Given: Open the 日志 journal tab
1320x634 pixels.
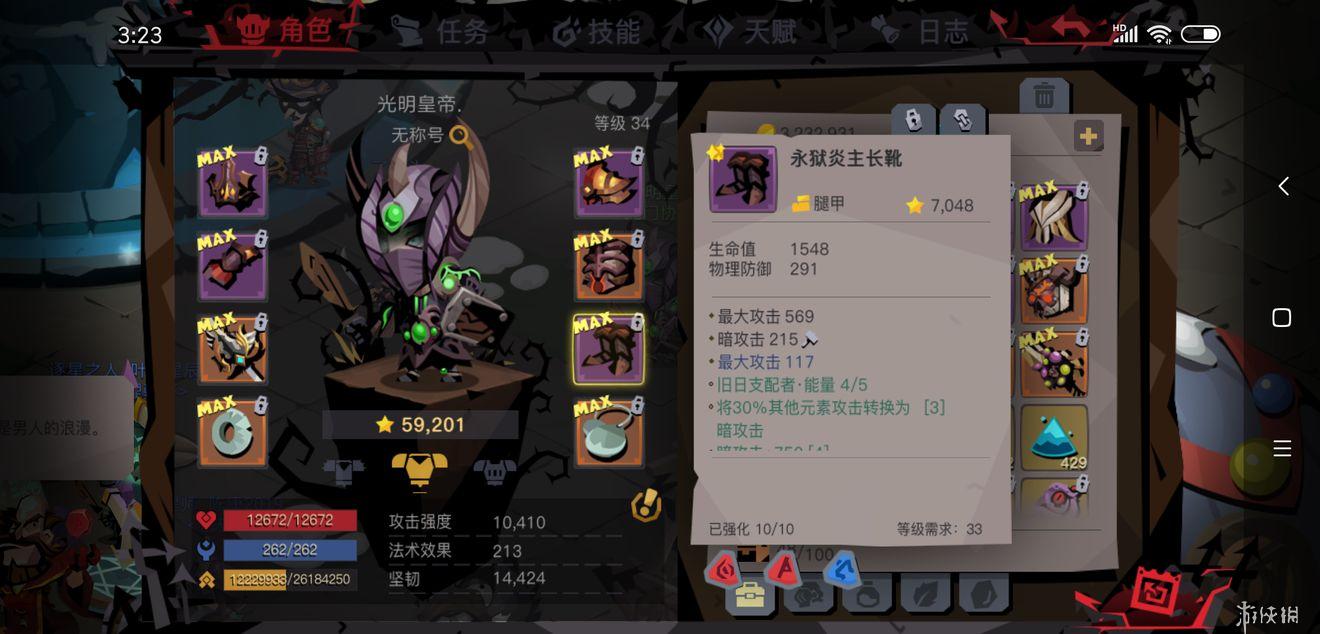Looking at the screenshot, I should [x=926, y=32].
